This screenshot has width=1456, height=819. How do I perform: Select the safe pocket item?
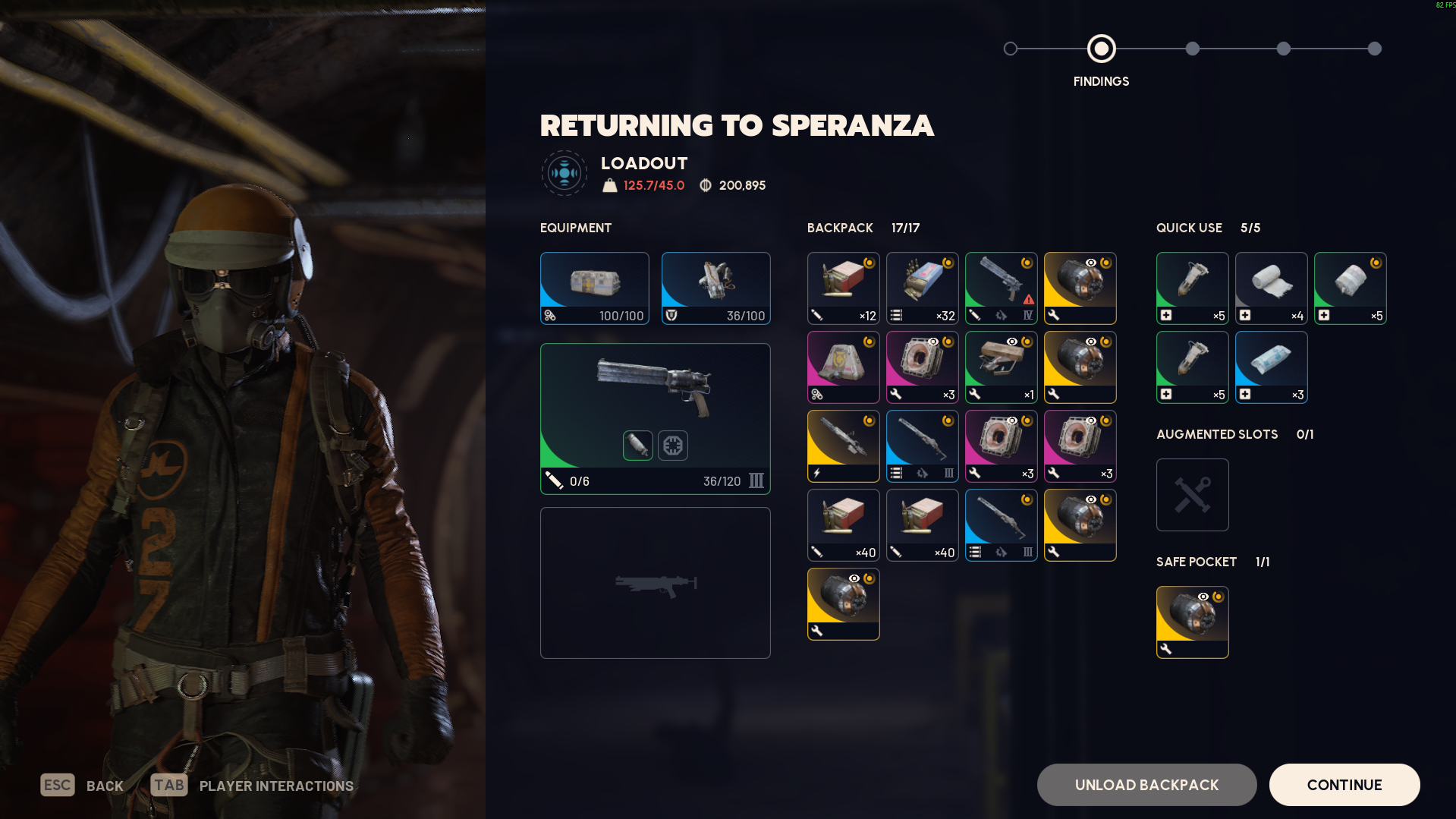pyautogui.click(x=1192, y=622)
